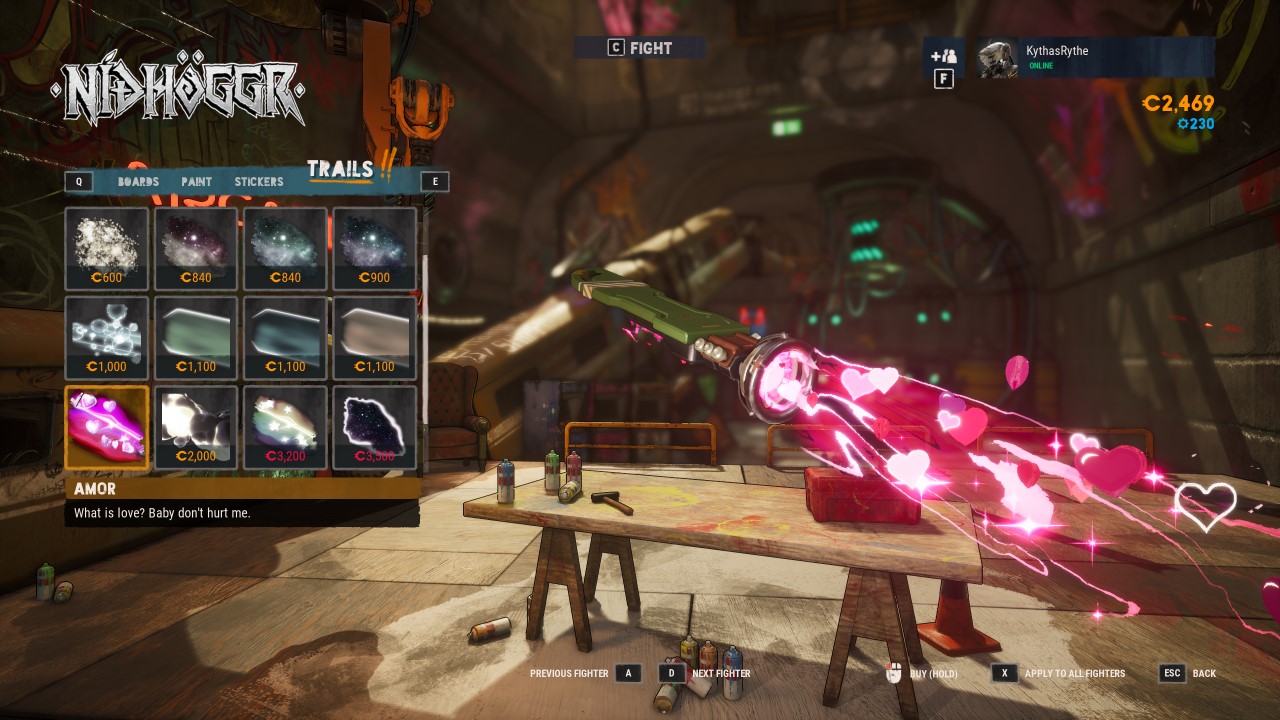
Task: Select the equipped pink Amor hearts trail
Action: click(x=107, y=427)
